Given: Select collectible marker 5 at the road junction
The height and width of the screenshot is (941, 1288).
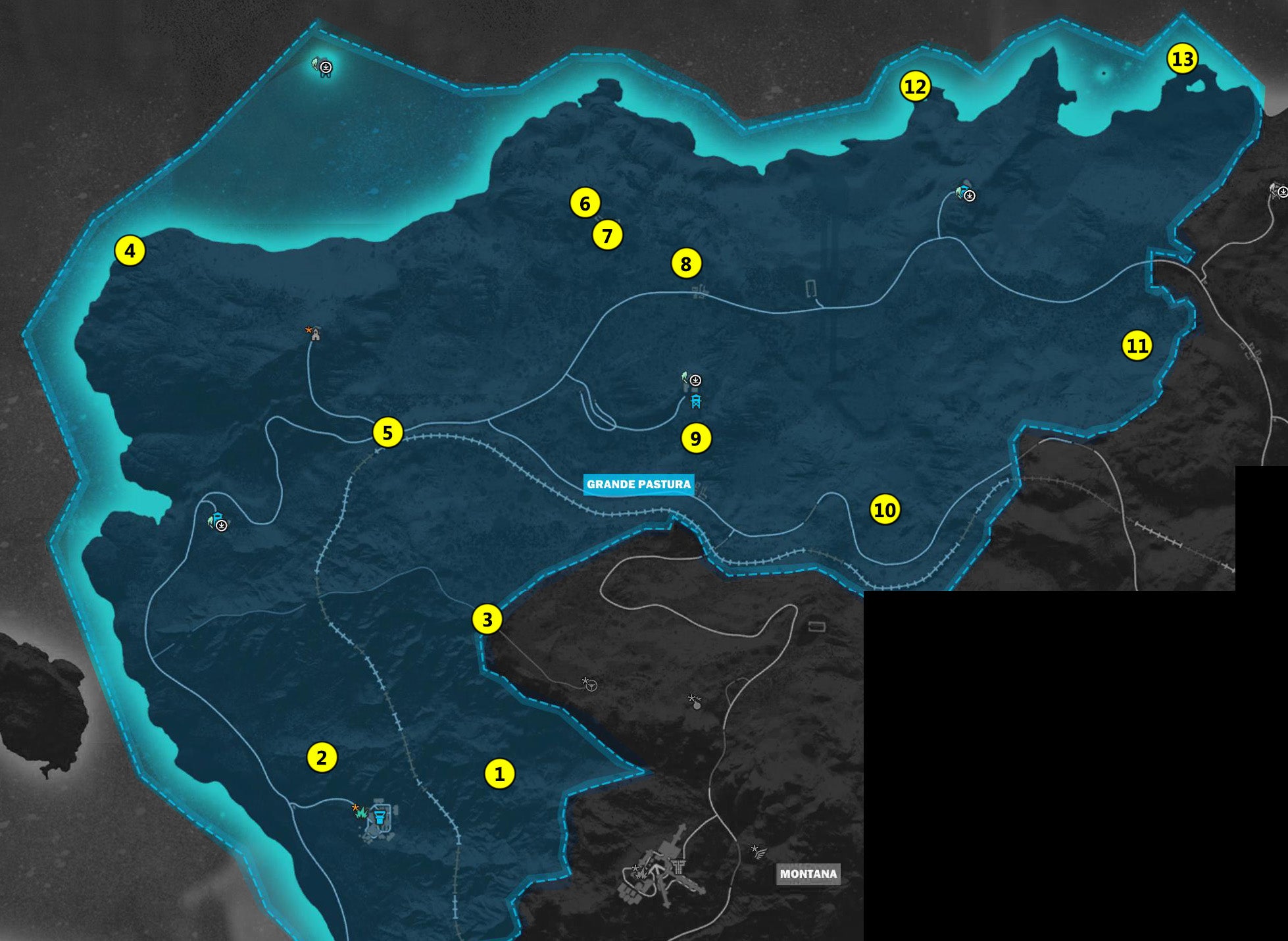Looking at the screenshot, I should coord(389,433).
